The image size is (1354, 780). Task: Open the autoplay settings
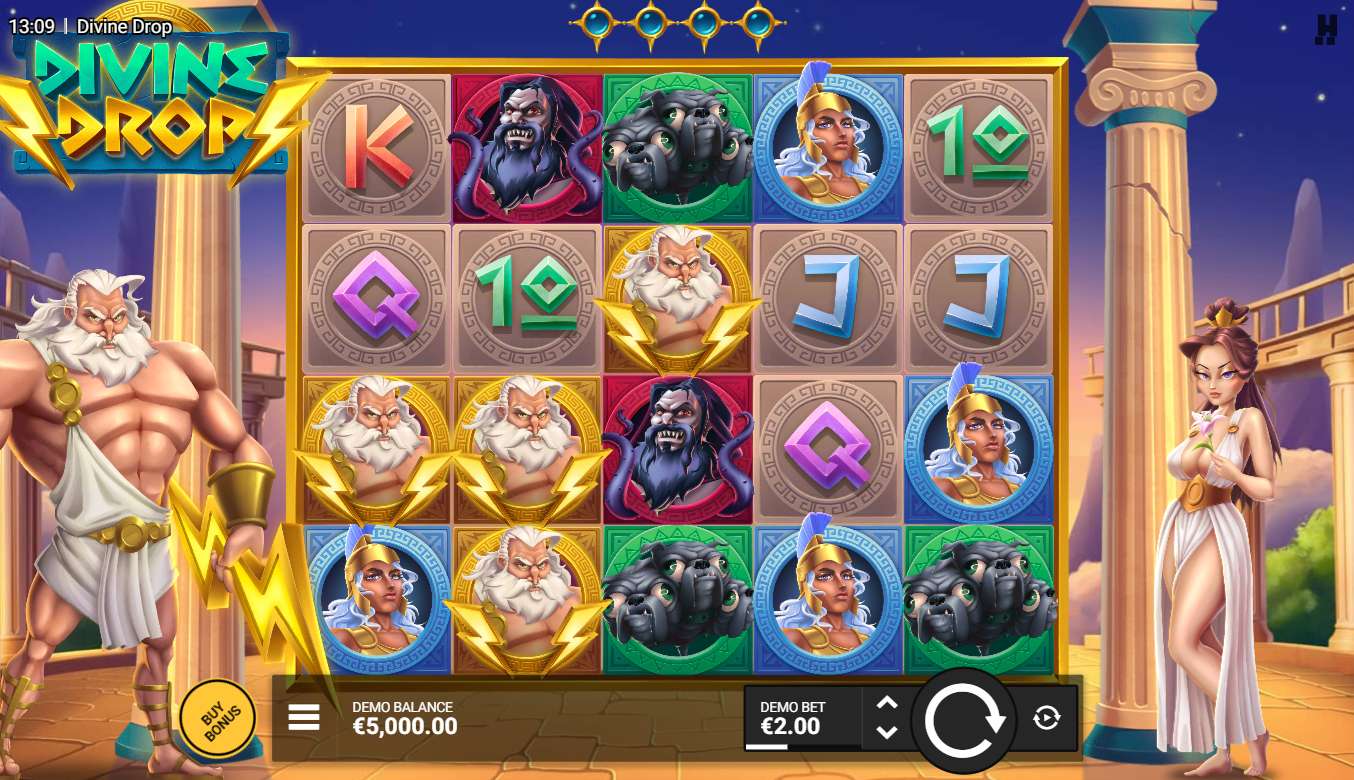(1046, 718)
